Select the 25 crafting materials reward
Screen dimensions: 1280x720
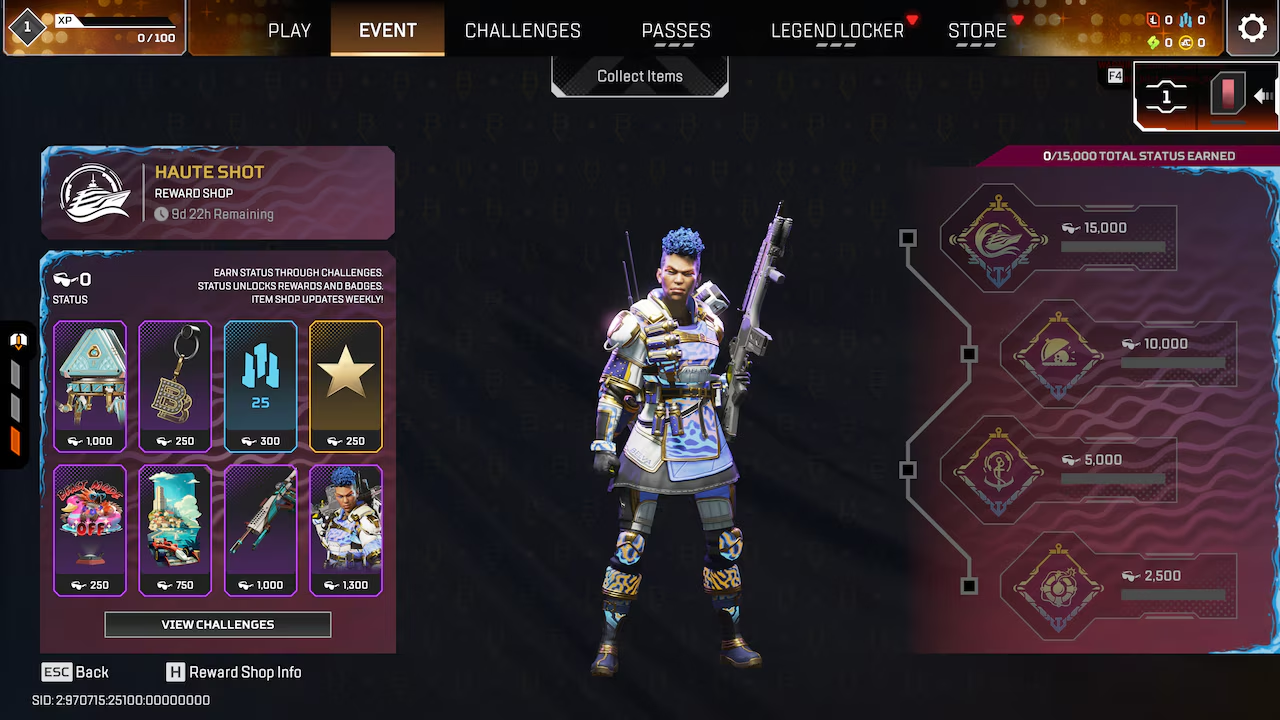pos(260,386)
